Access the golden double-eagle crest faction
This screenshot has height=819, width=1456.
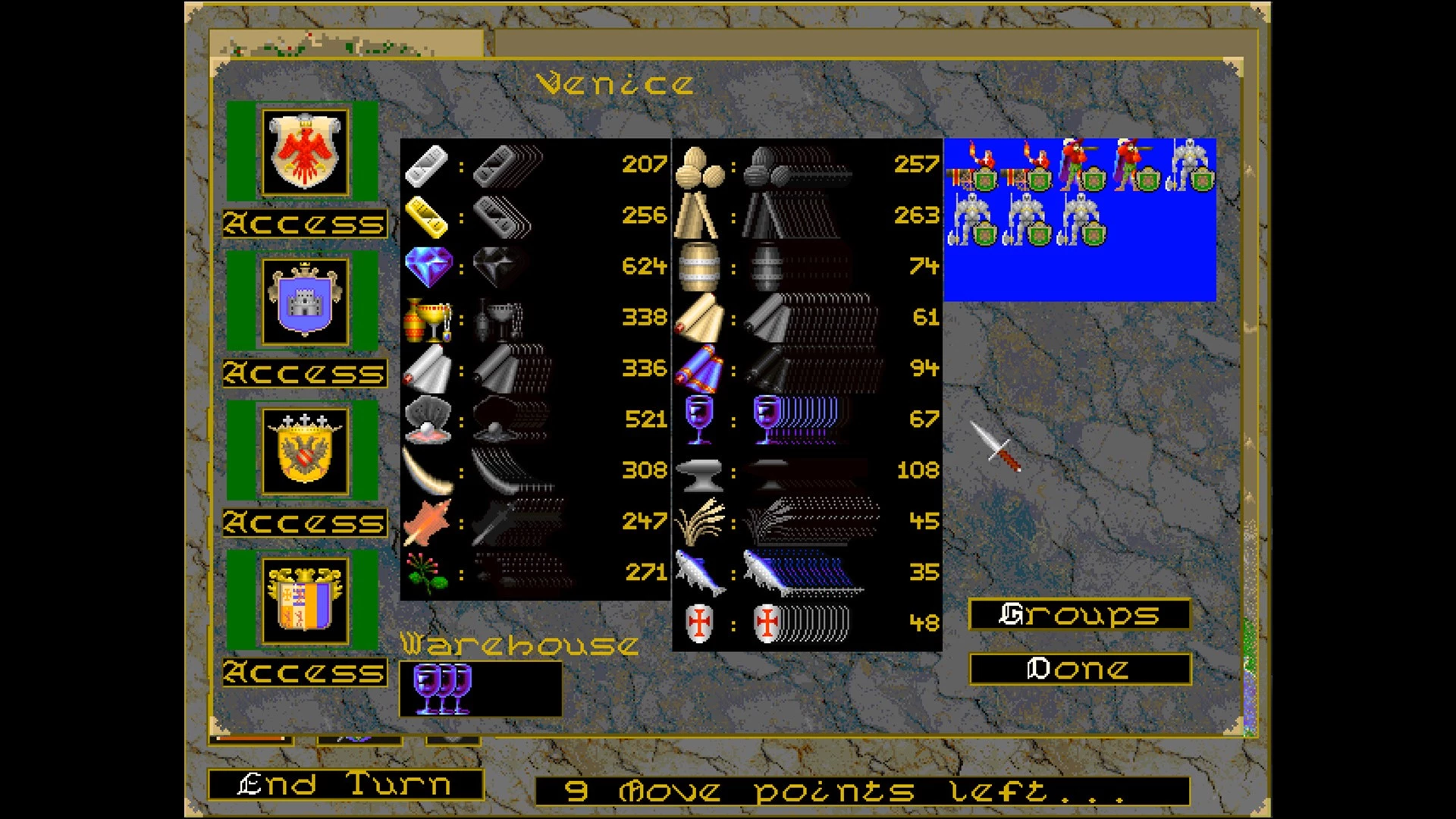(x=305, y=522)
